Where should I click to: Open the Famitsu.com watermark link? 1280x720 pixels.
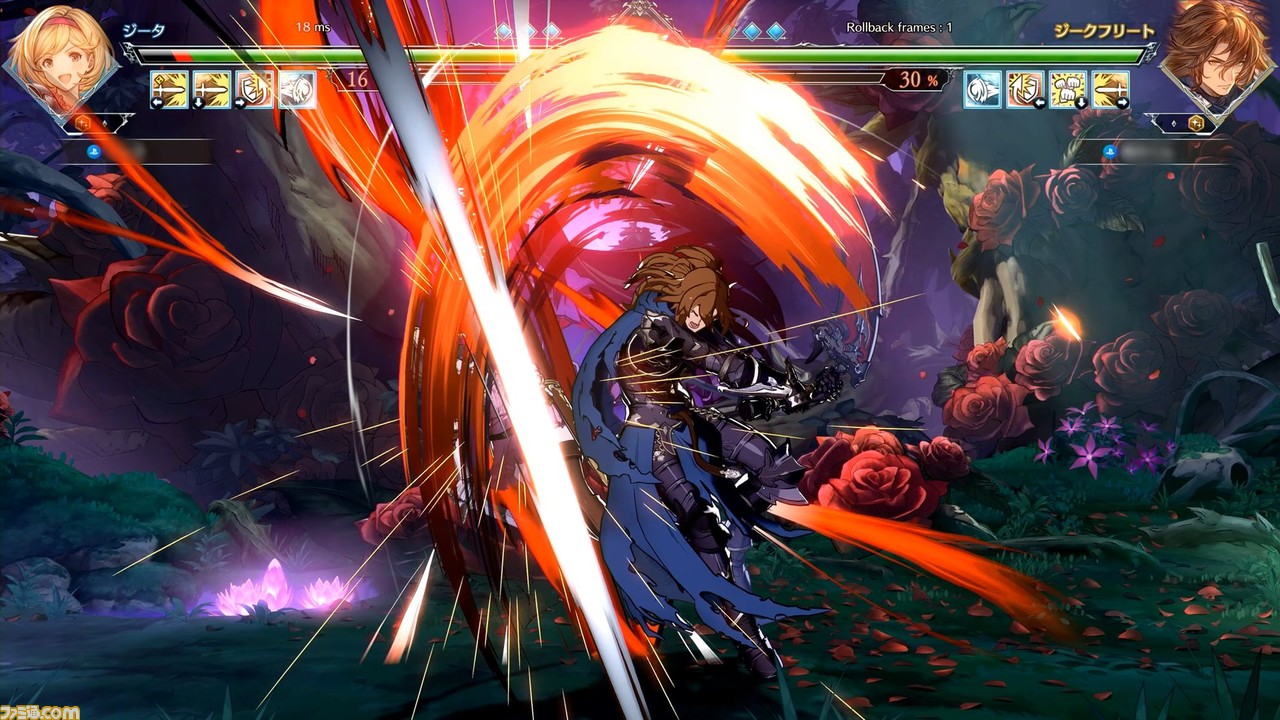(x=40, y=712)
